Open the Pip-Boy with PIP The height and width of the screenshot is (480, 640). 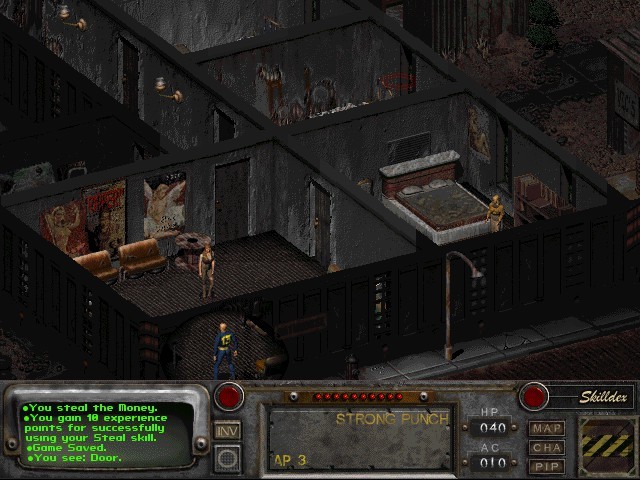click(547, 466)
